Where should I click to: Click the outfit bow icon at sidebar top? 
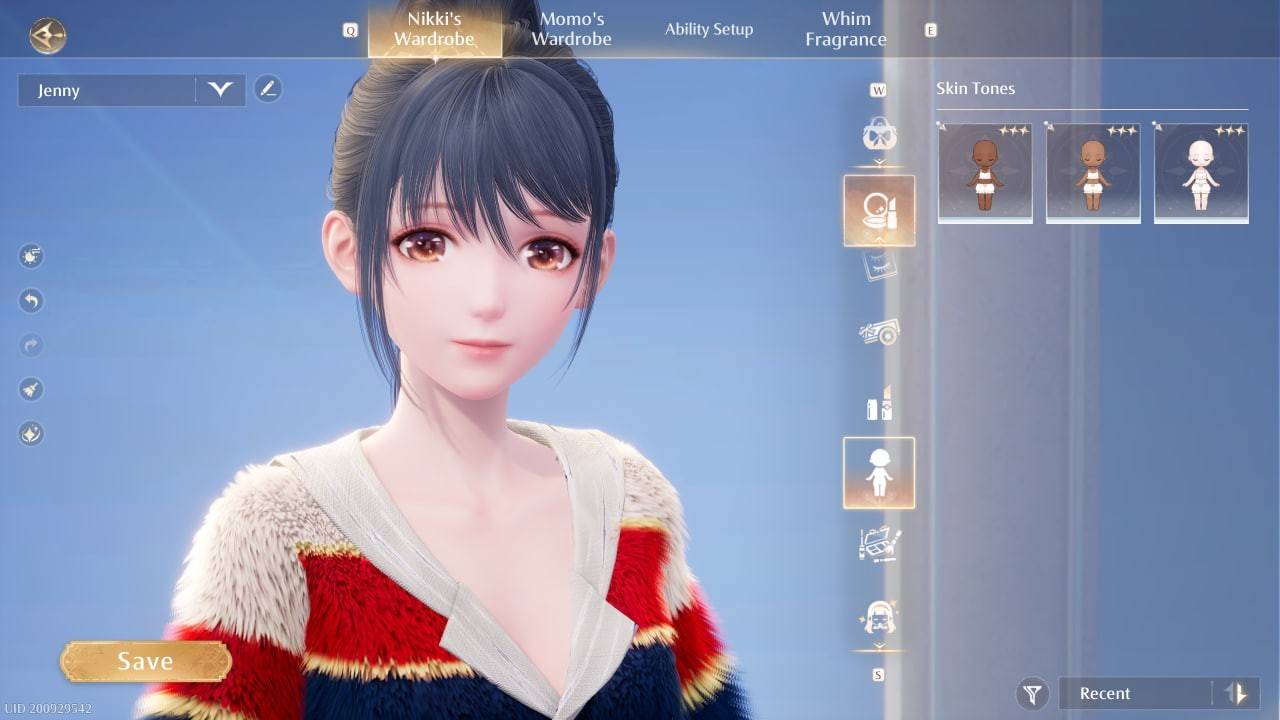(x=879, y=135)
